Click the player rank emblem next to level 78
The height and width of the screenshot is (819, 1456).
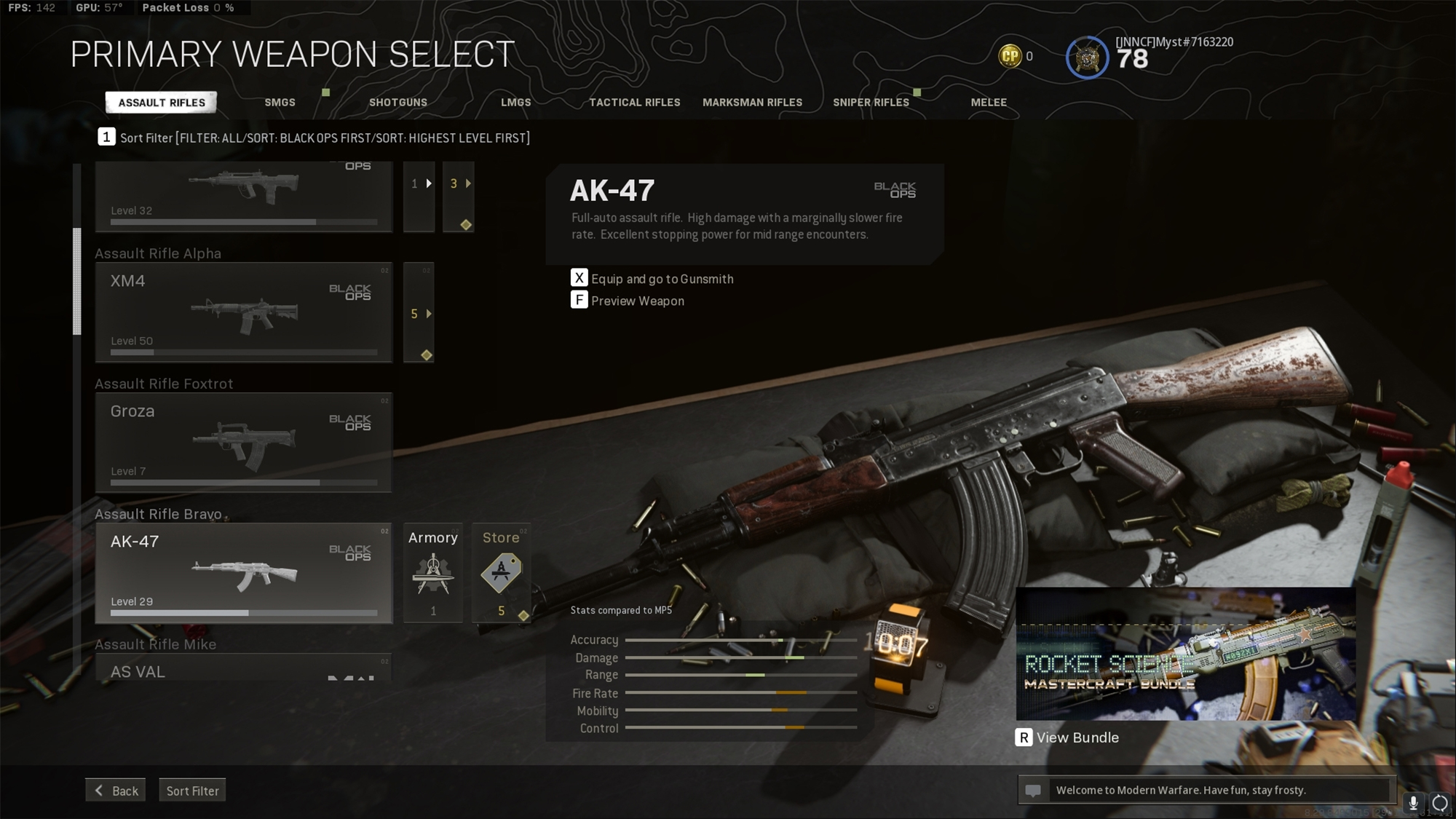pyautogui.click(x=1087, y=58)
